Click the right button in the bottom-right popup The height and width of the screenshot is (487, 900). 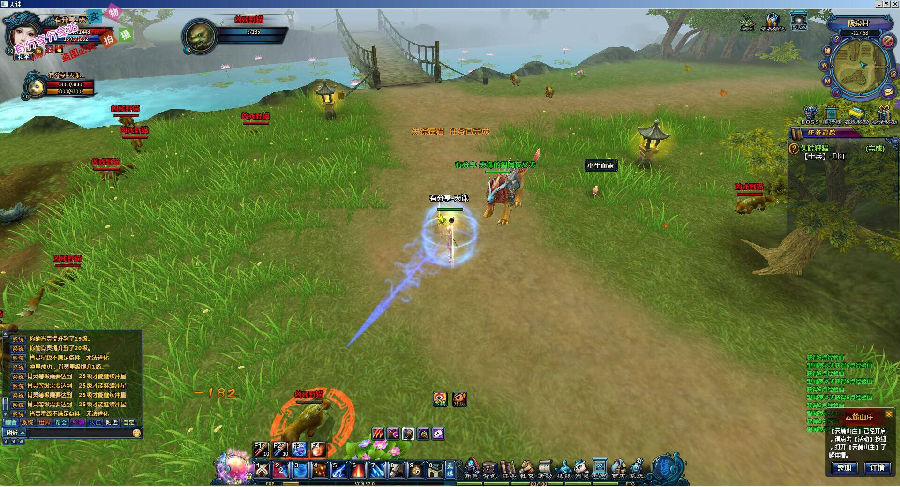pos(877,467)
